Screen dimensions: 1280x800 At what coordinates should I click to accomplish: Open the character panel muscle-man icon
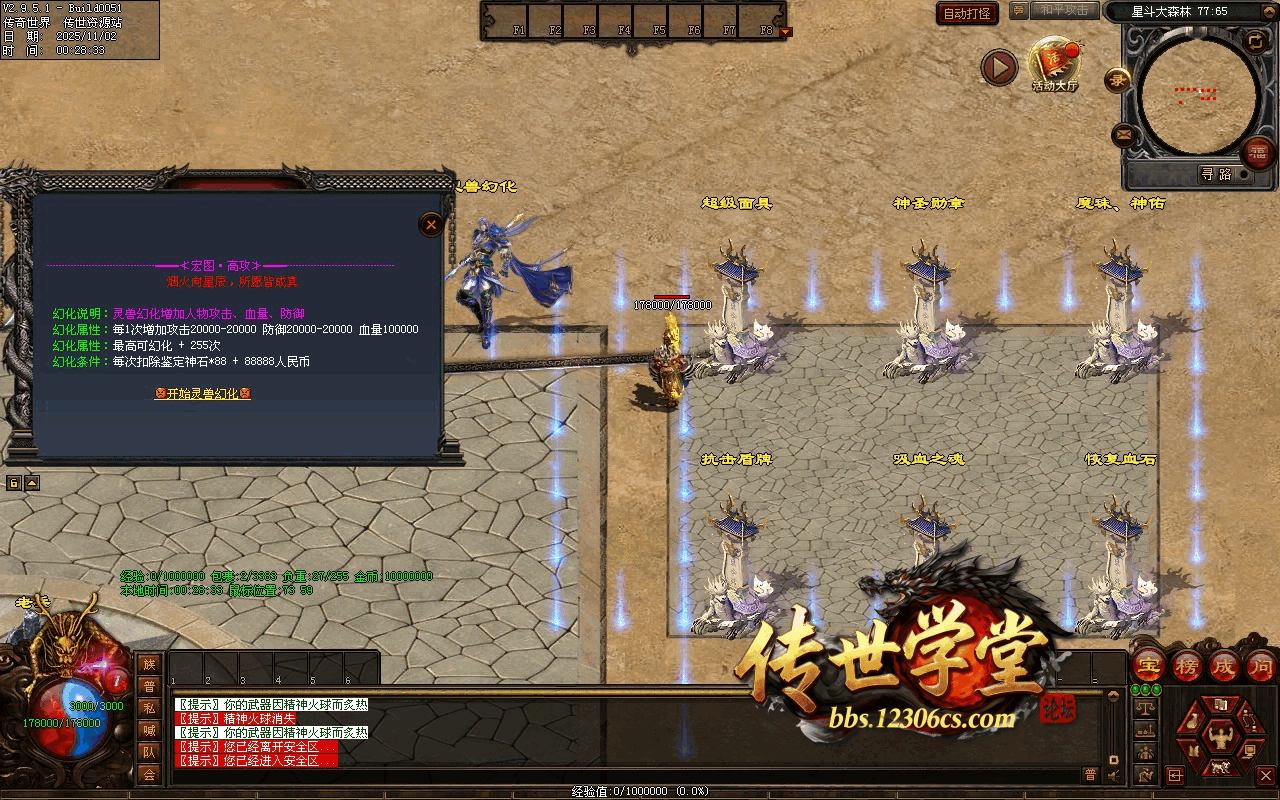click(x=1220, y=738)
